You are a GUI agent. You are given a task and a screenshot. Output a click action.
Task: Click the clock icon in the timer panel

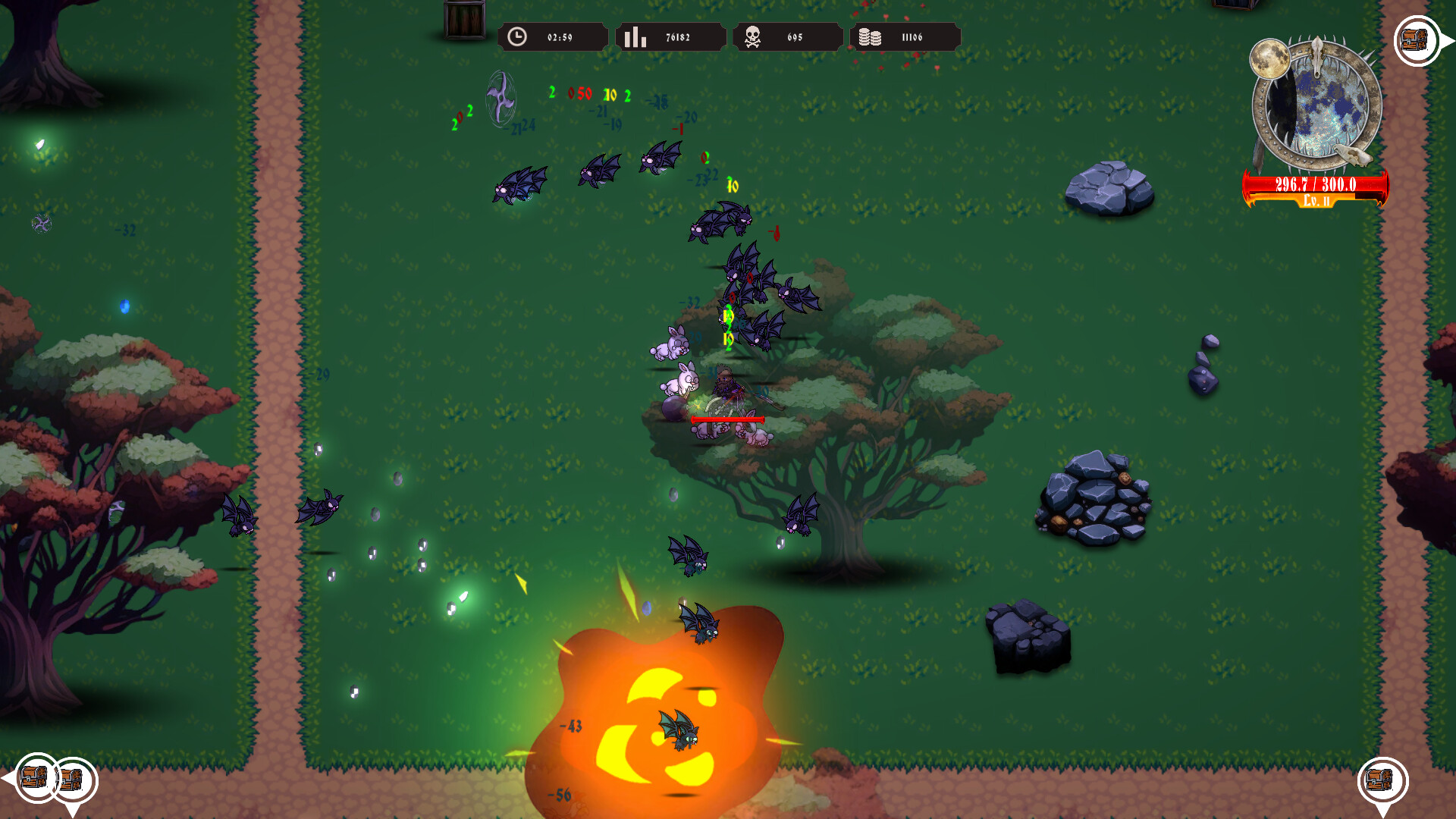pos(518,35)
